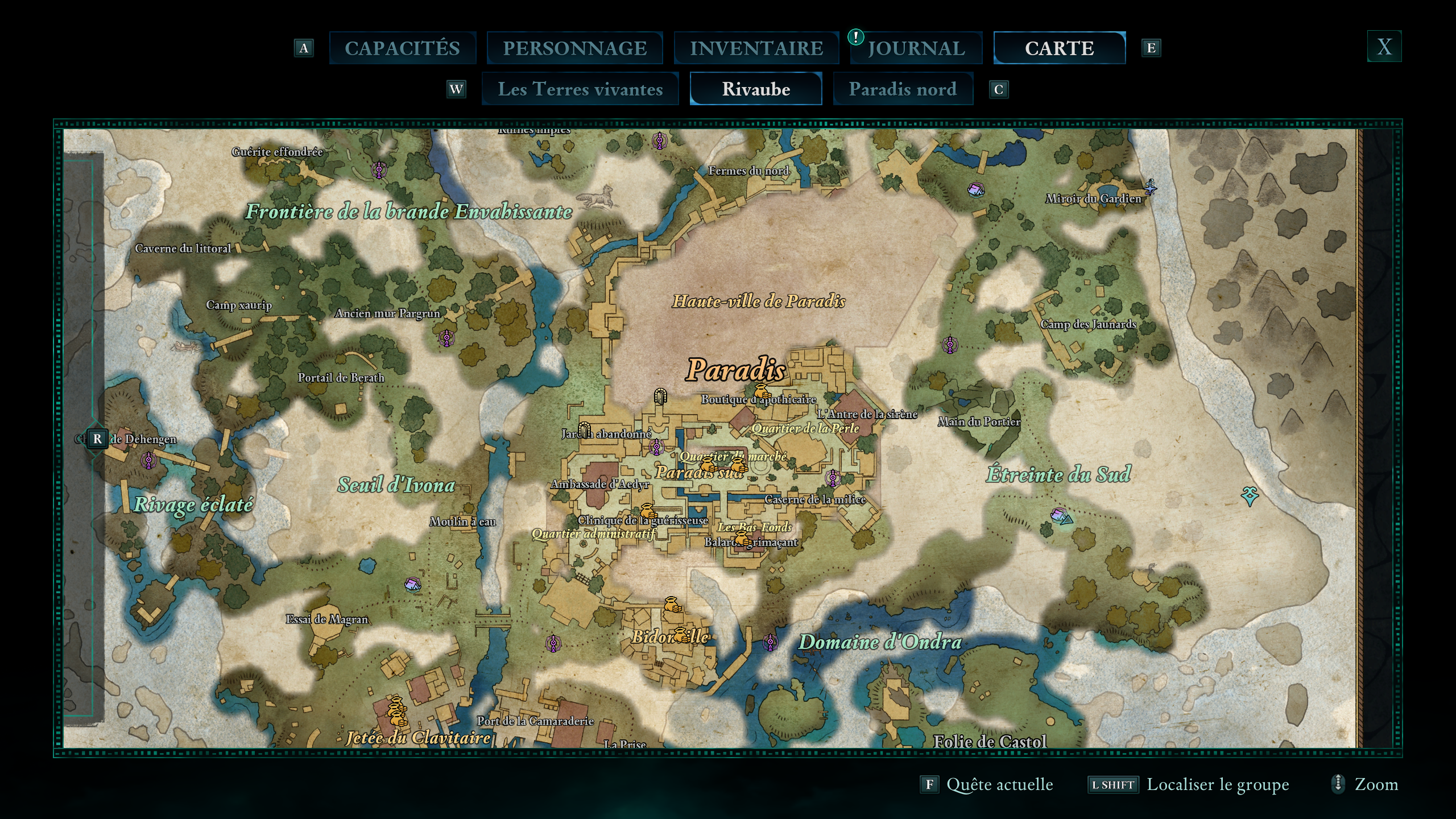Viewport: 1456px width, 819px height.
Task: Click the blue quest marker east of Étreinte du Sud
Action: pyautogui.click(x=1249, y=496)
